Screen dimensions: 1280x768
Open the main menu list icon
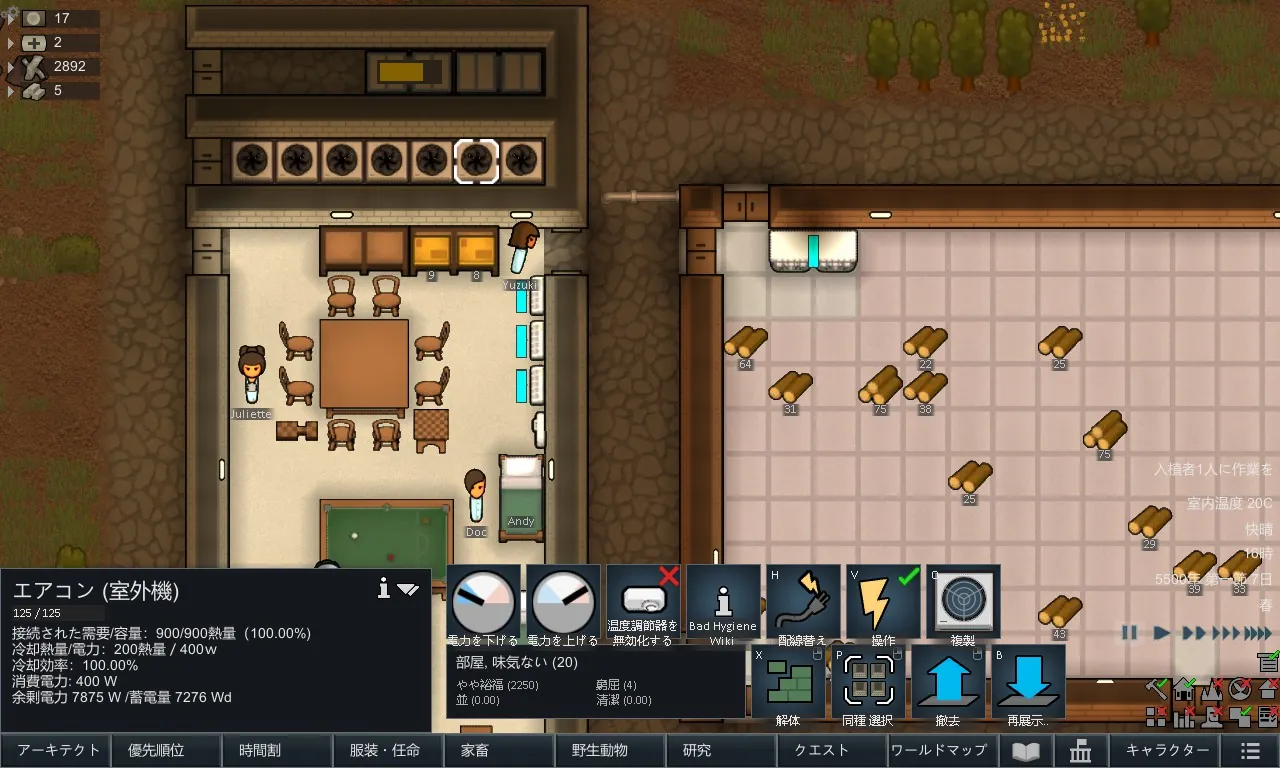tap(1250, 751)
